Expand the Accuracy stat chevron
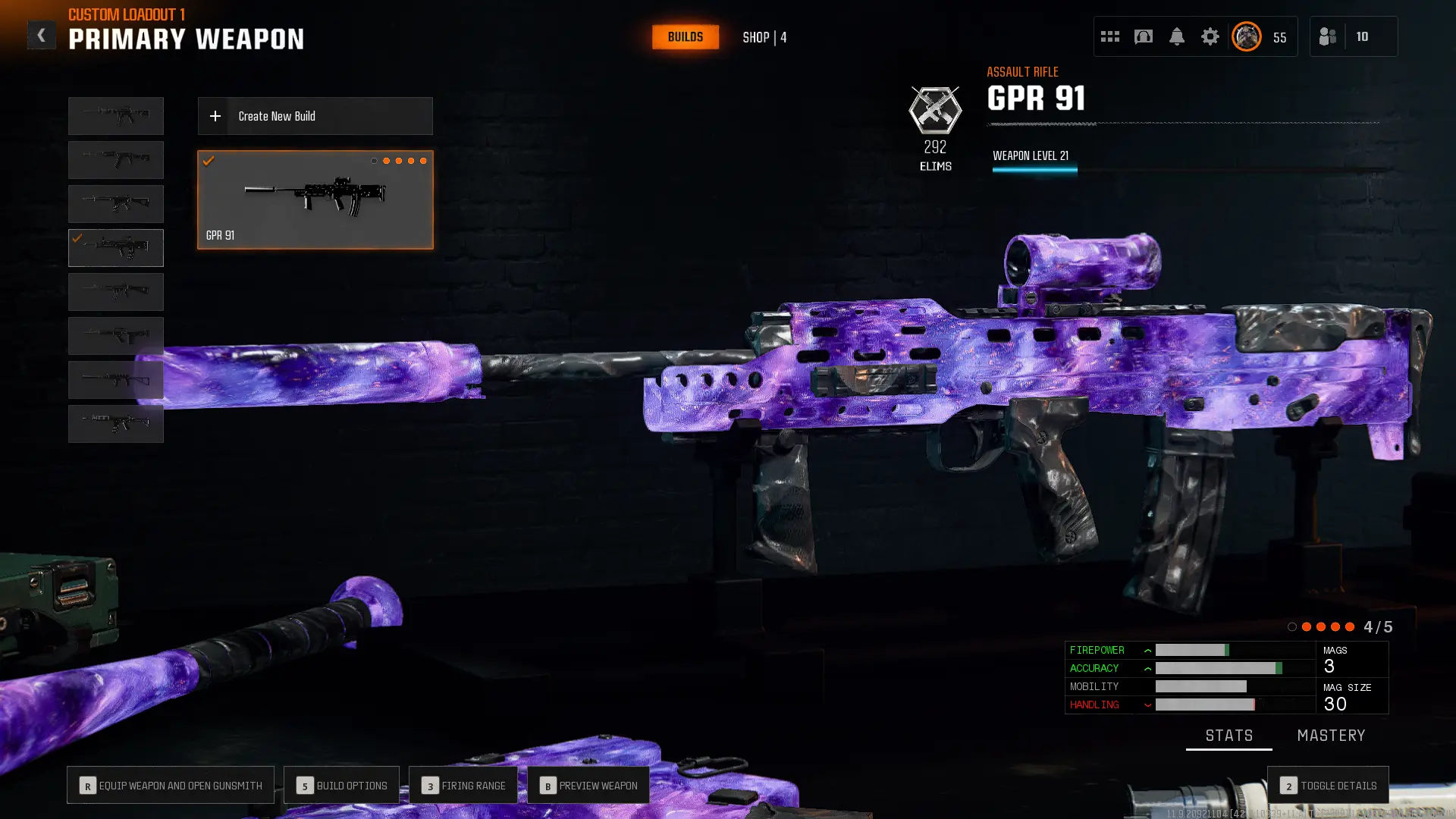The width and height of the screenshot is (1456, 819). pos(1147,668)
